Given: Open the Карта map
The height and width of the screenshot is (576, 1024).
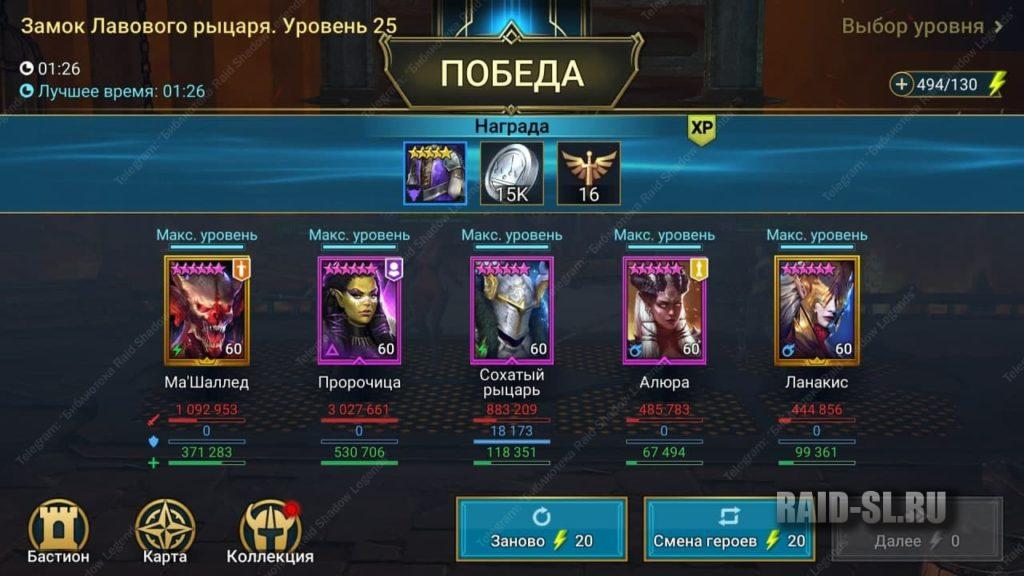Looking at the screenshot, I should [x=164, y=530].
